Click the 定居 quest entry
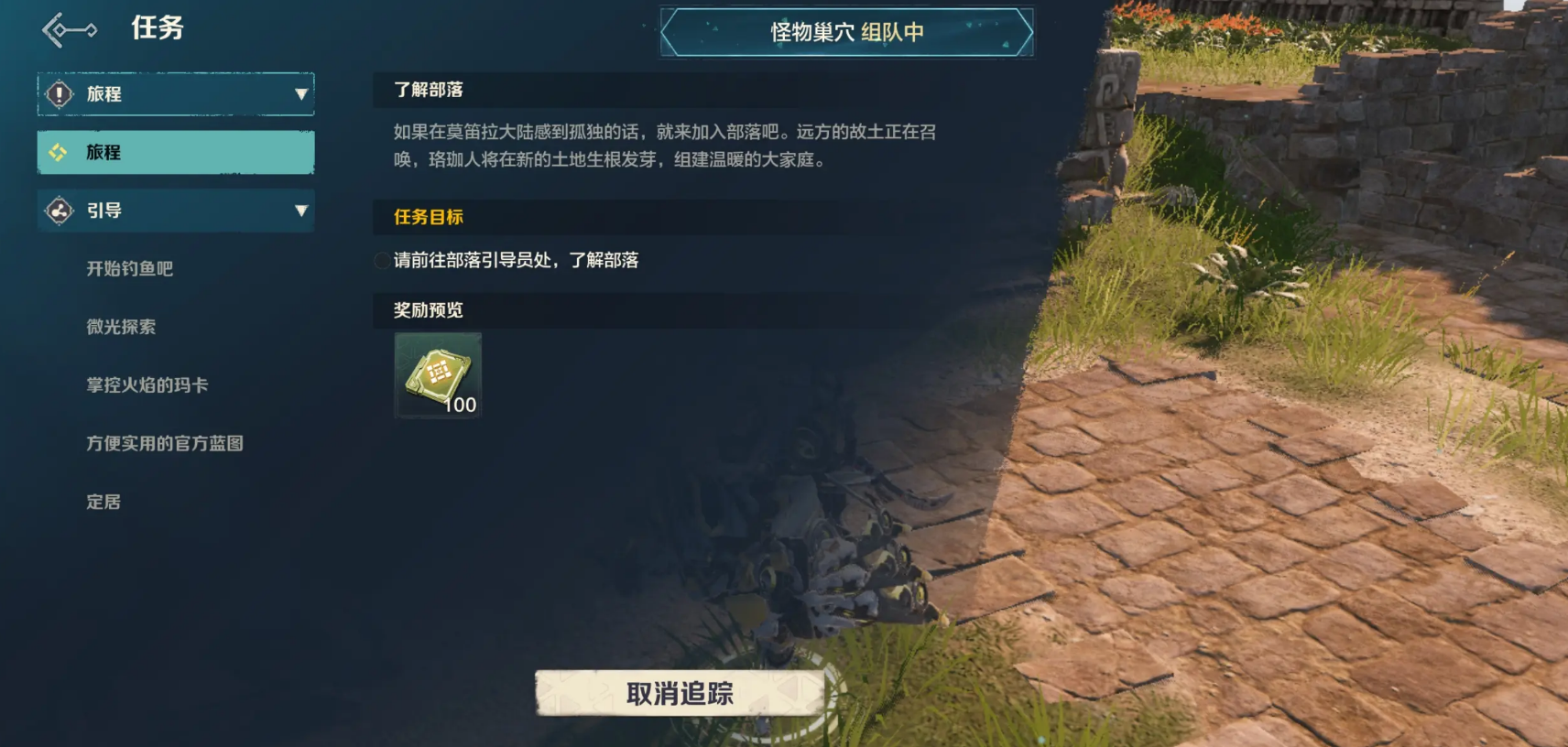The height and width of the screenshot is (747, 1568). coord(104,502)
